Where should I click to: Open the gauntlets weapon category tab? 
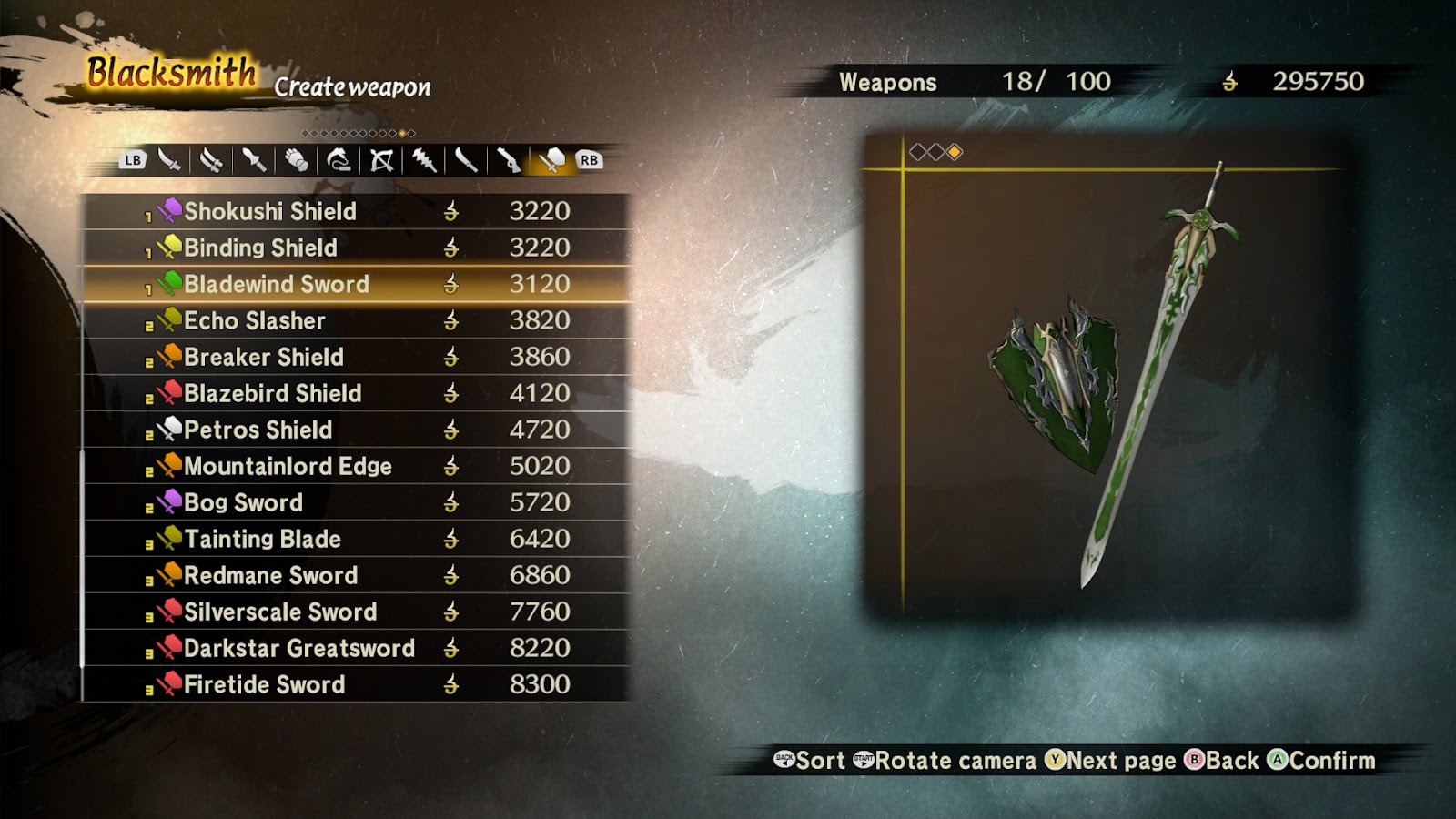click(296, 161)
